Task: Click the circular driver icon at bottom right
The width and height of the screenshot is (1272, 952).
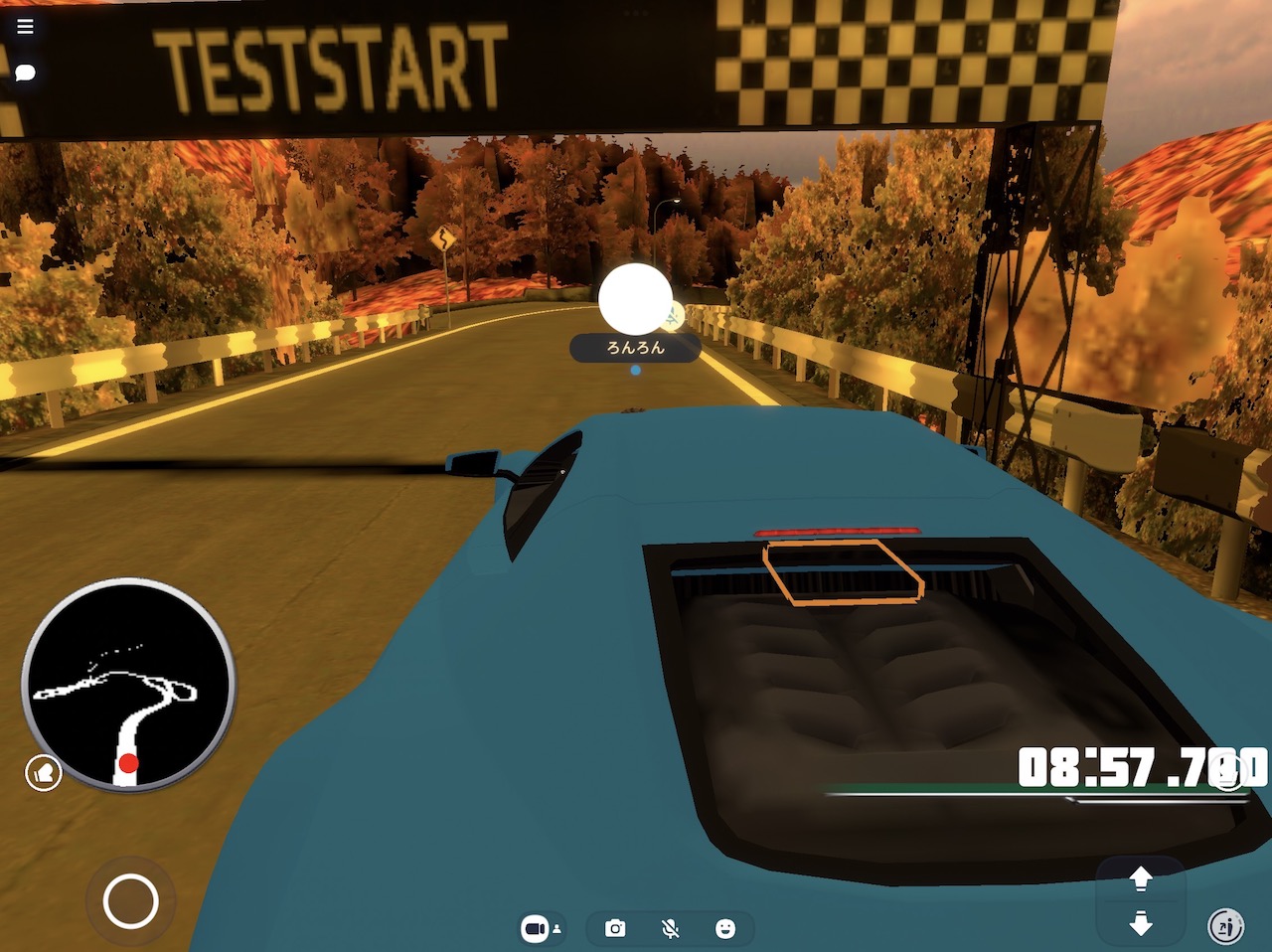Action: coord(1224,925)
